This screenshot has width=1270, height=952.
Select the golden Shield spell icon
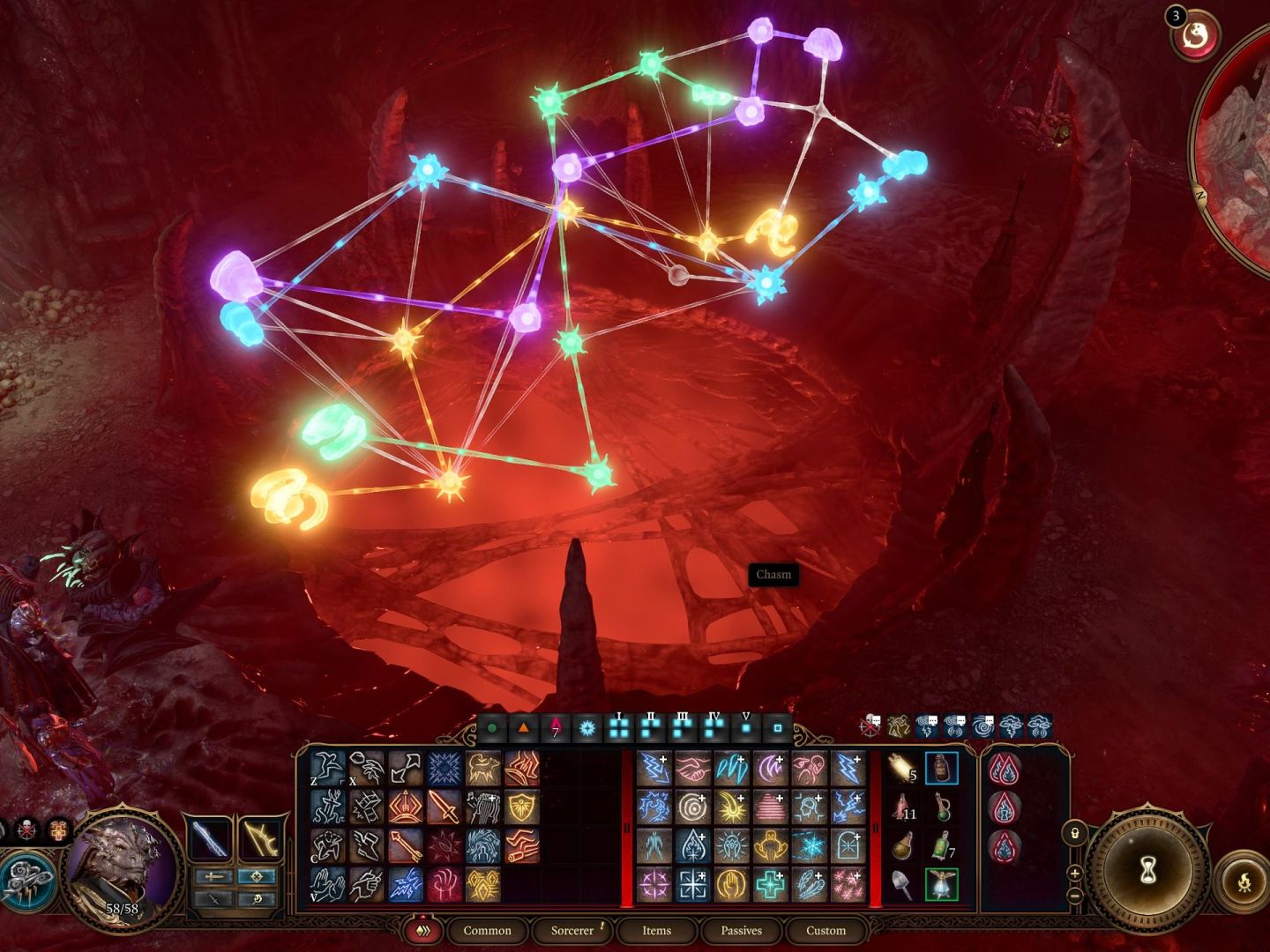point(521,806)
